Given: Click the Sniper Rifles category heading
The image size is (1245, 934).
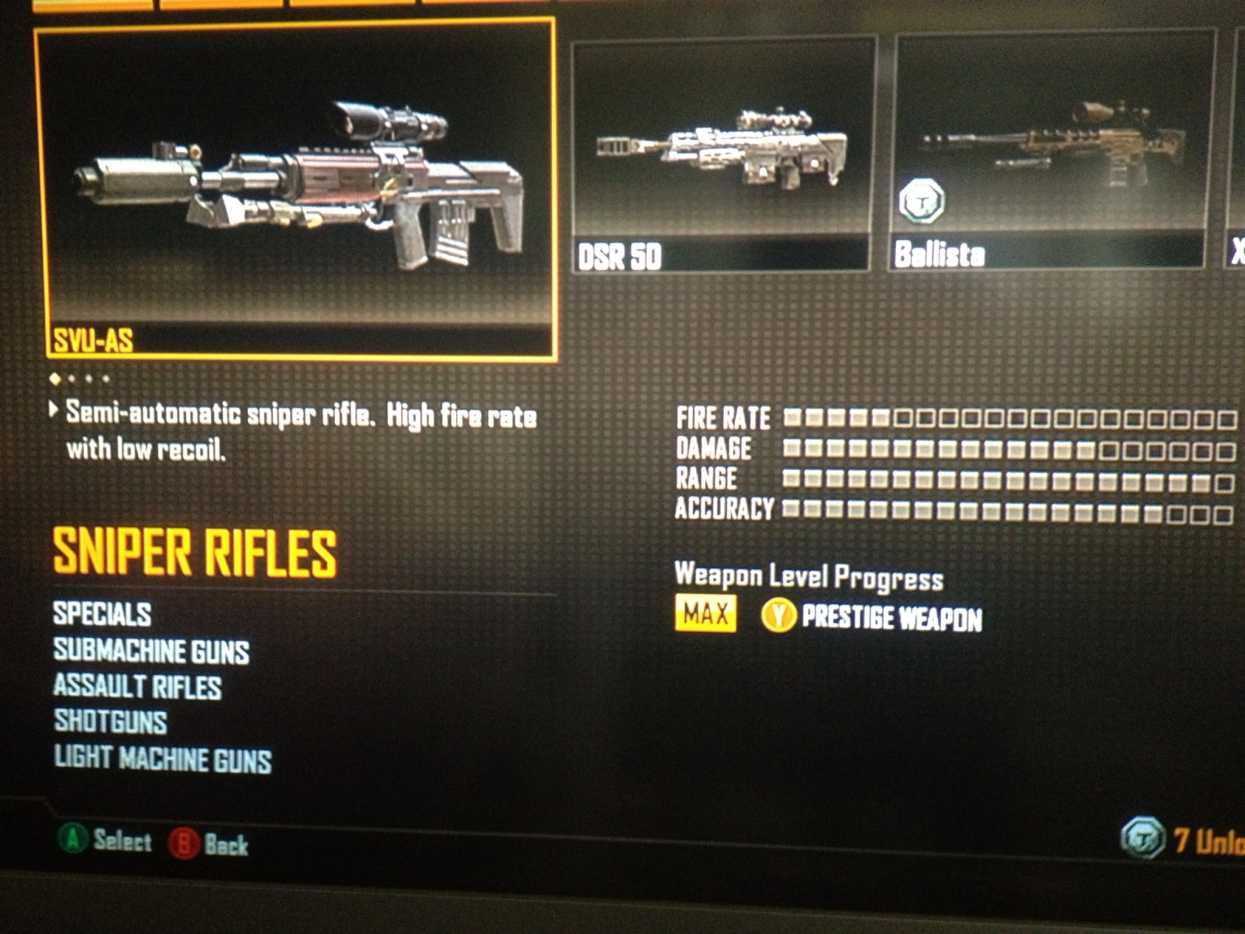Looking at the screenshot, I should [x=195, y=552].
